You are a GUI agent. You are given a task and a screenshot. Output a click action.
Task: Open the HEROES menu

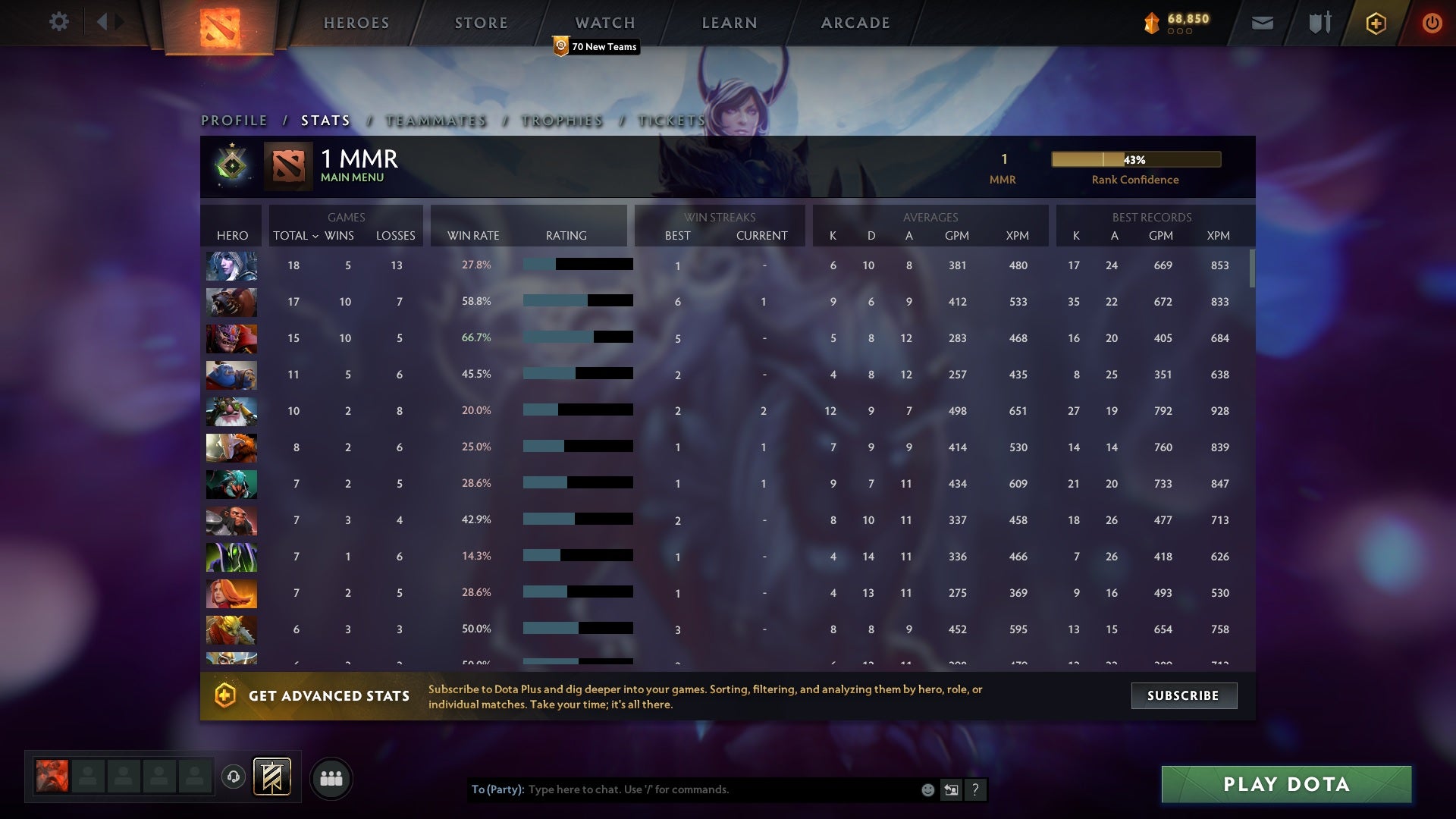(356, 23)
